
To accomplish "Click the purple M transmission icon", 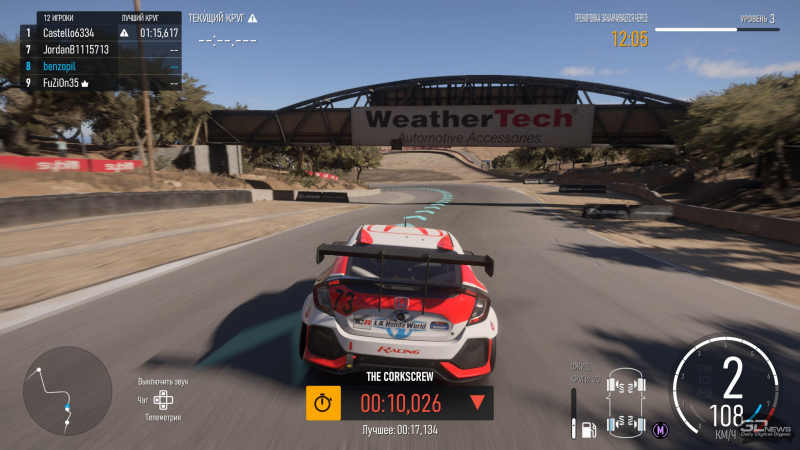I will (660, 429).
